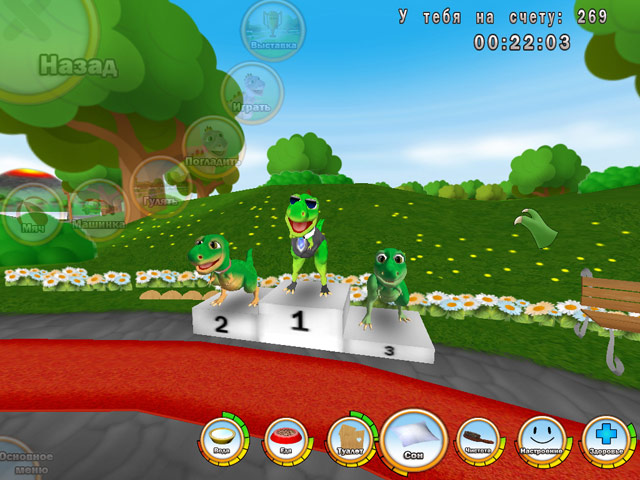Viewport: 640px width, 480px height.
Task: Select the Погладить petting bubble
Action: pyautogui.click(x=214, y=146)
